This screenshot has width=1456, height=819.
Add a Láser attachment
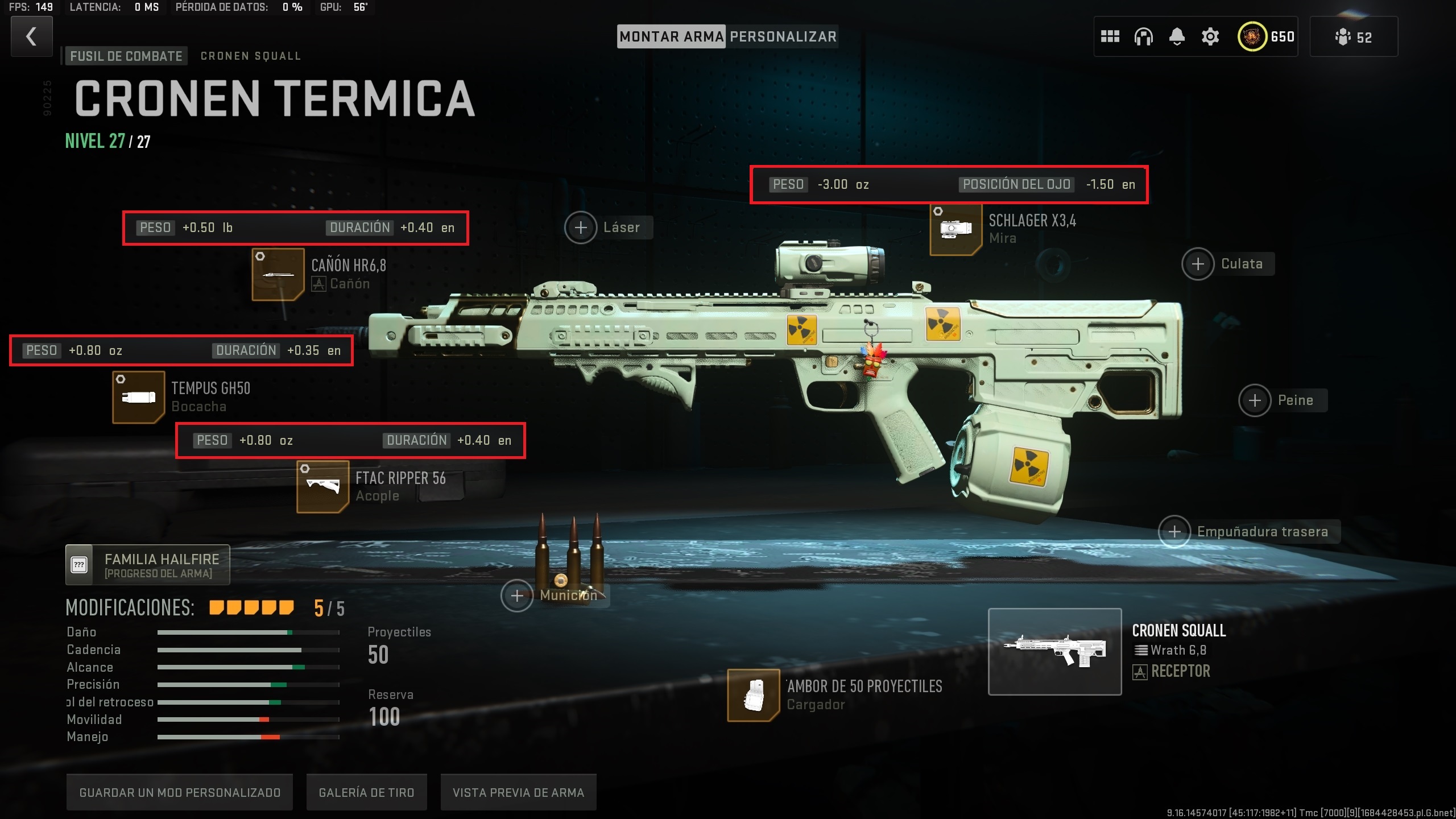click(581, 227)
